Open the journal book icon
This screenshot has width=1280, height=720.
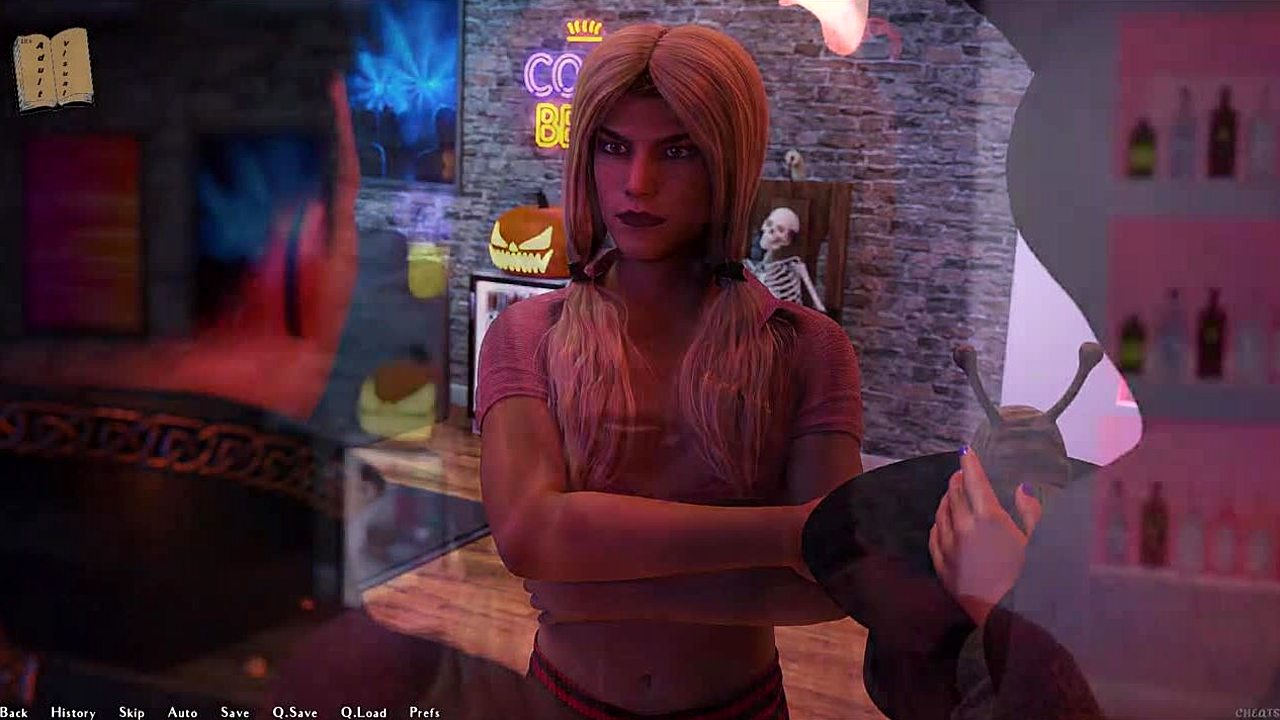pos(53,68)
